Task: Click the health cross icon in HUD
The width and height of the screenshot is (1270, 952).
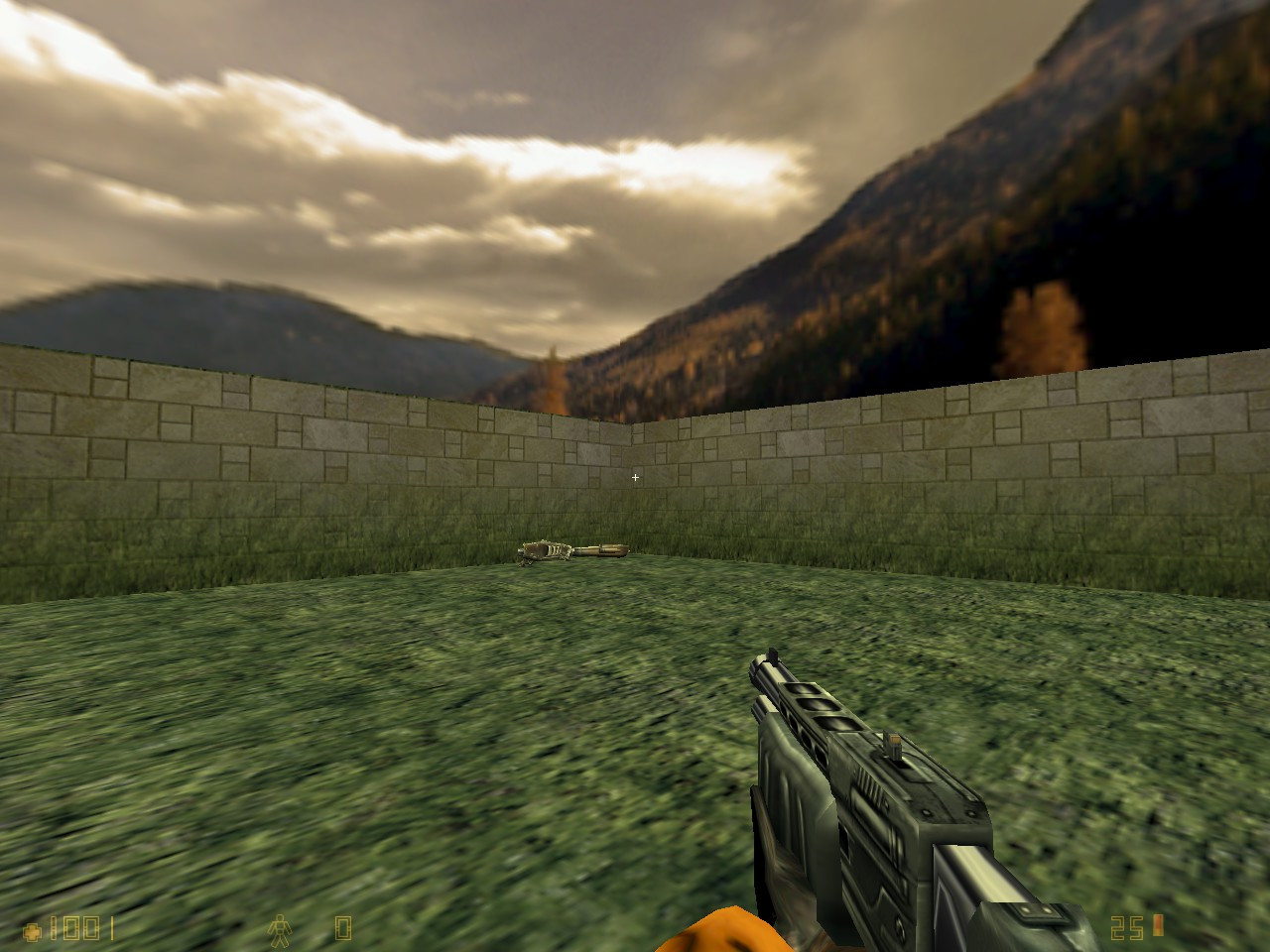Action: pos(32,929)
